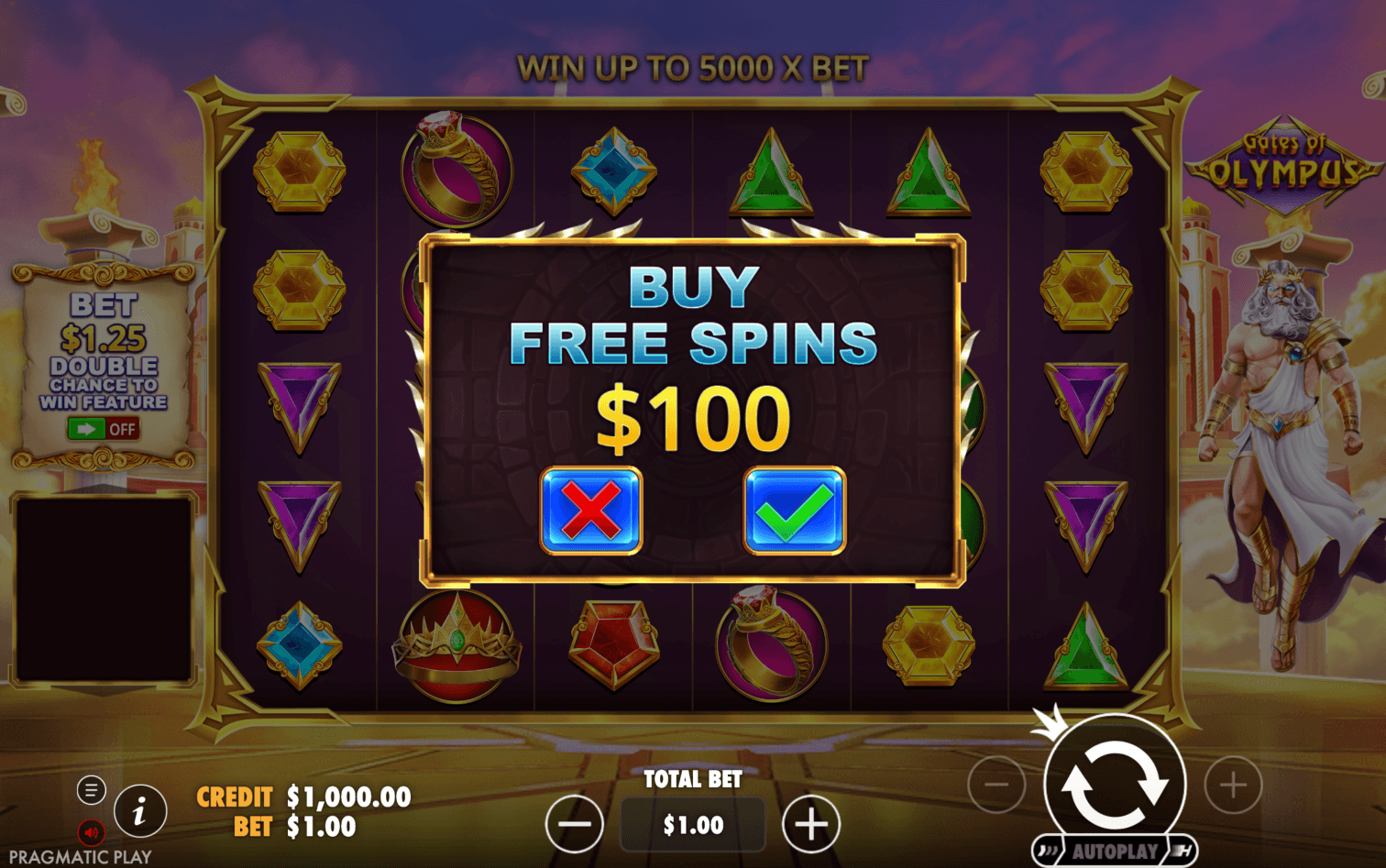Decrease Total Bet with minus button

[x=575, y=824]
